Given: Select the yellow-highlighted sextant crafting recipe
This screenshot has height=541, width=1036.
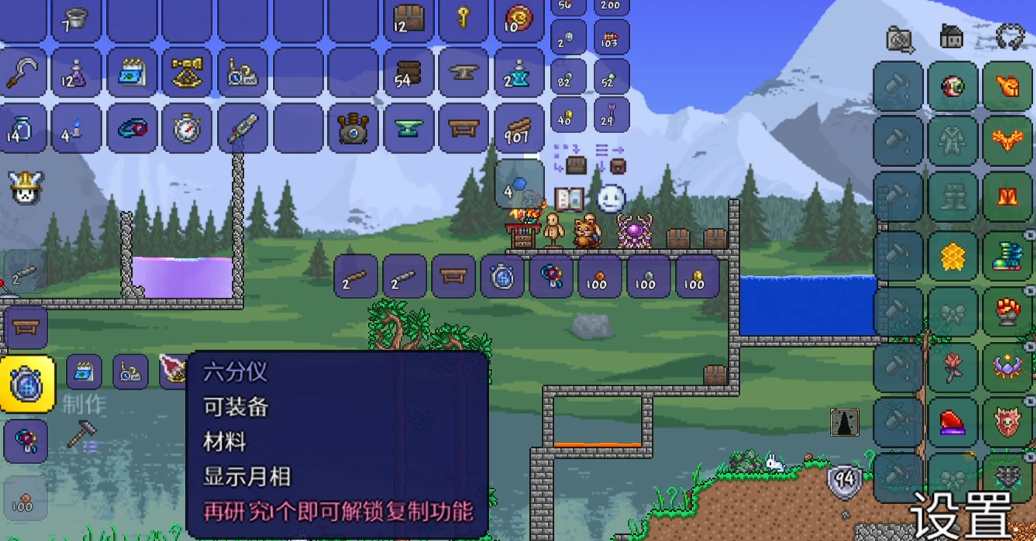Looking at the screenshot, I should pyautogui.click(x=26, y=384).
